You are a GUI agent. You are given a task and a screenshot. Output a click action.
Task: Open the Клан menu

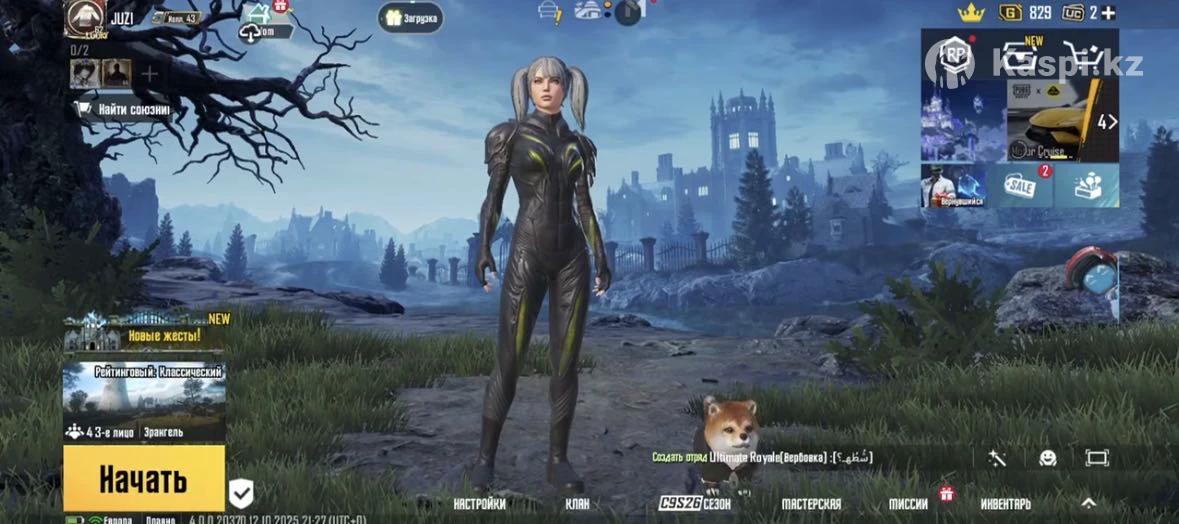point(577,504)
